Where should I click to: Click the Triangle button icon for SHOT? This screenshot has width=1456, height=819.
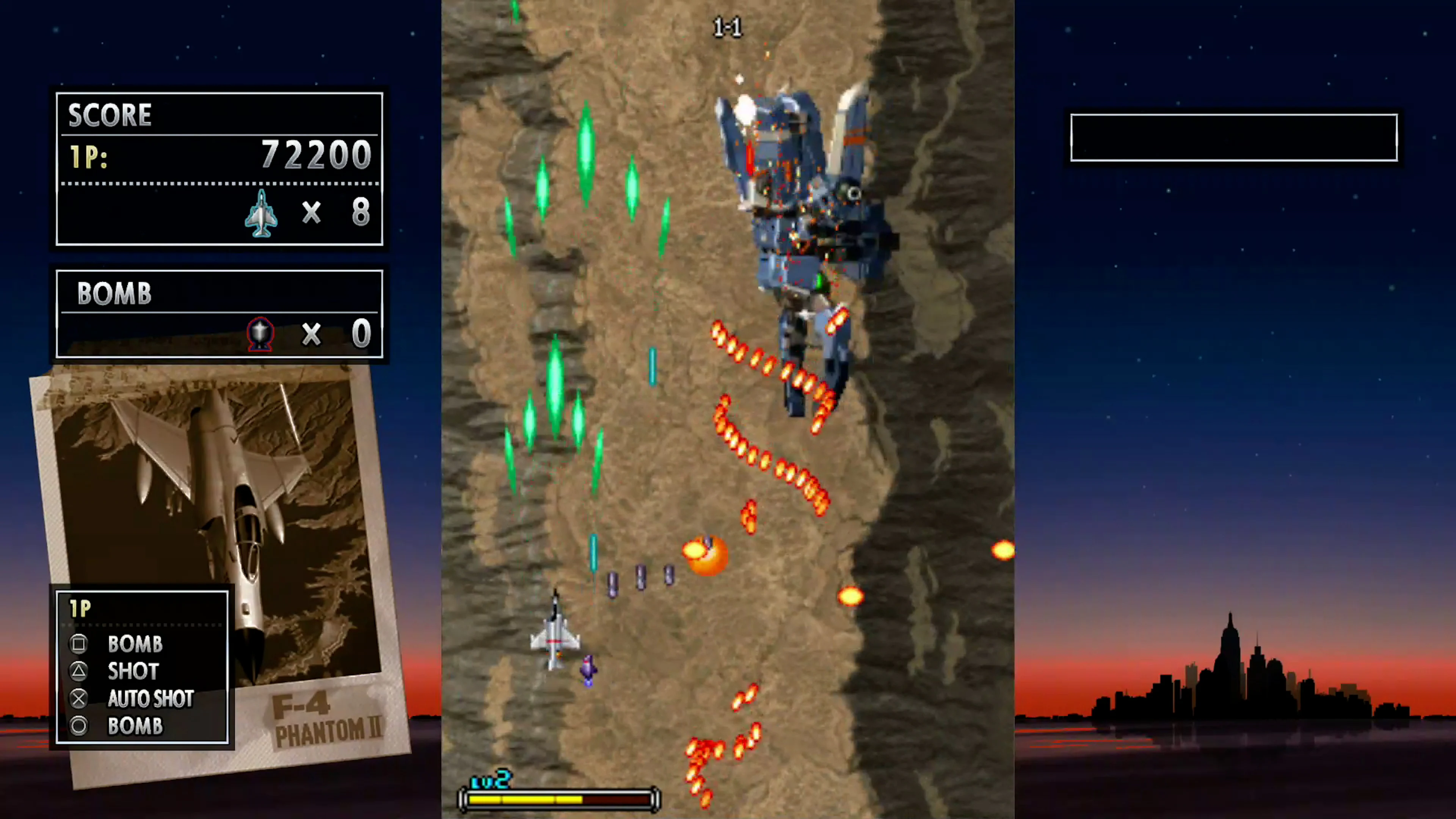point(79,672)
